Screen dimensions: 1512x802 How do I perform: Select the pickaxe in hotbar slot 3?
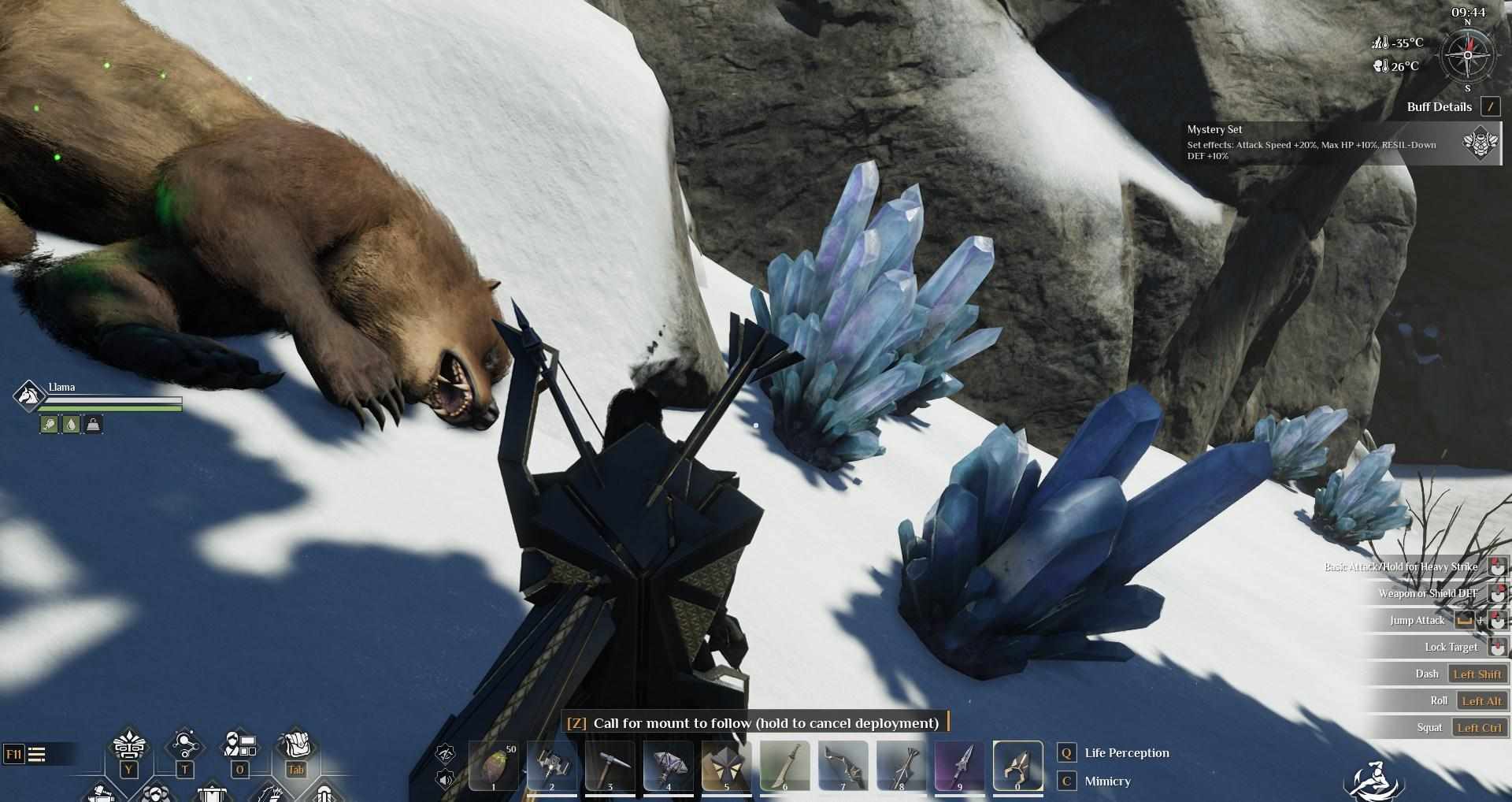click(610, 765)
